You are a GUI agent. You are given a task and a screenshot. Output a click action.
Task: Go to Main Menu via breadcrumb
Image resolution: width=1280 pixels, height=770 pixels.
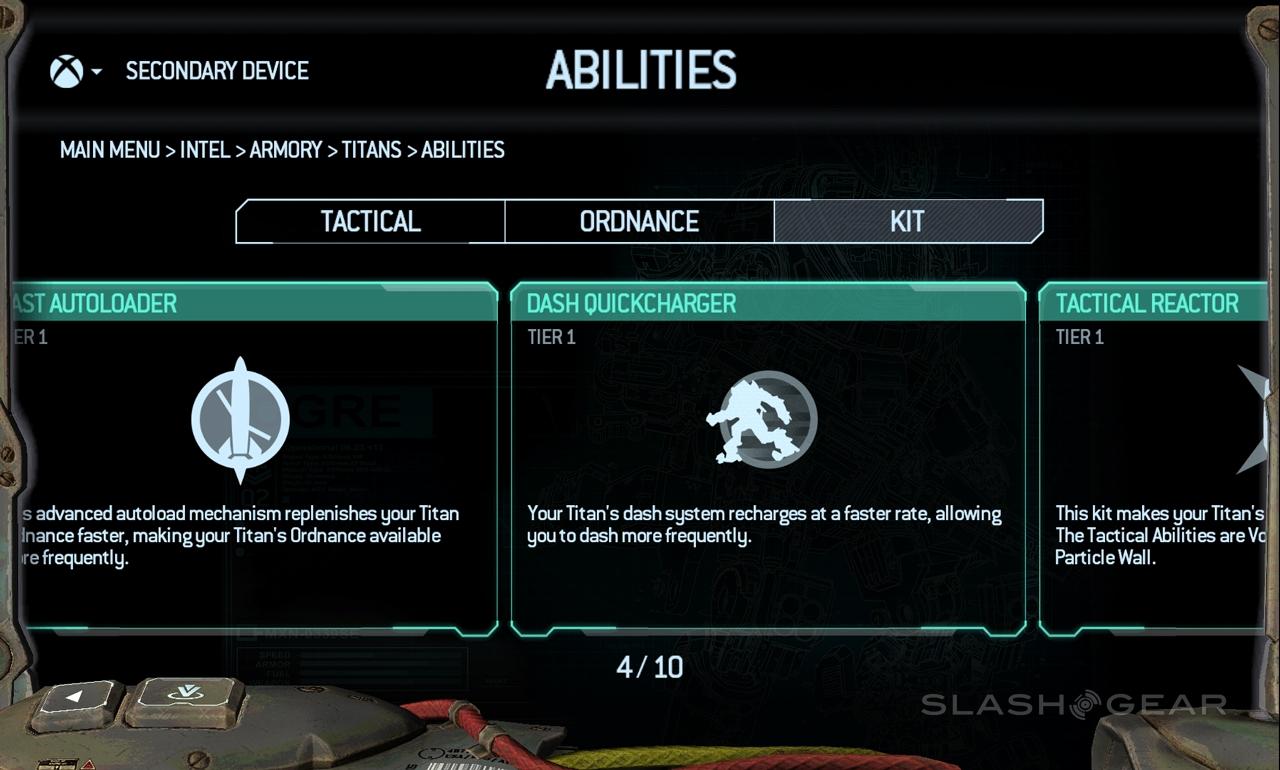pos(110,150)
